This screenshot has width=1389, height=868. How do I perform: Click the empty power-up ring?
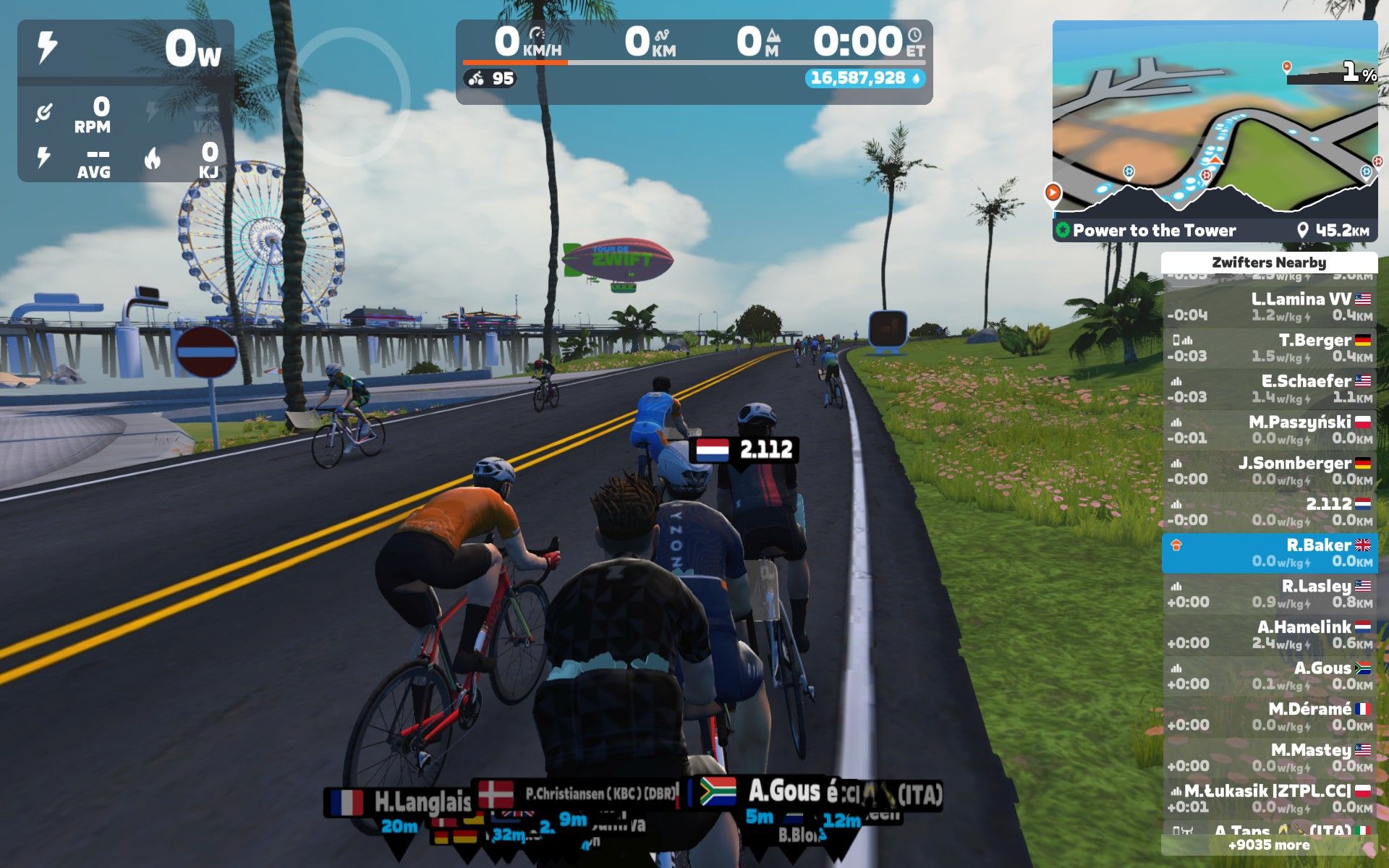[x=347, y=95]
